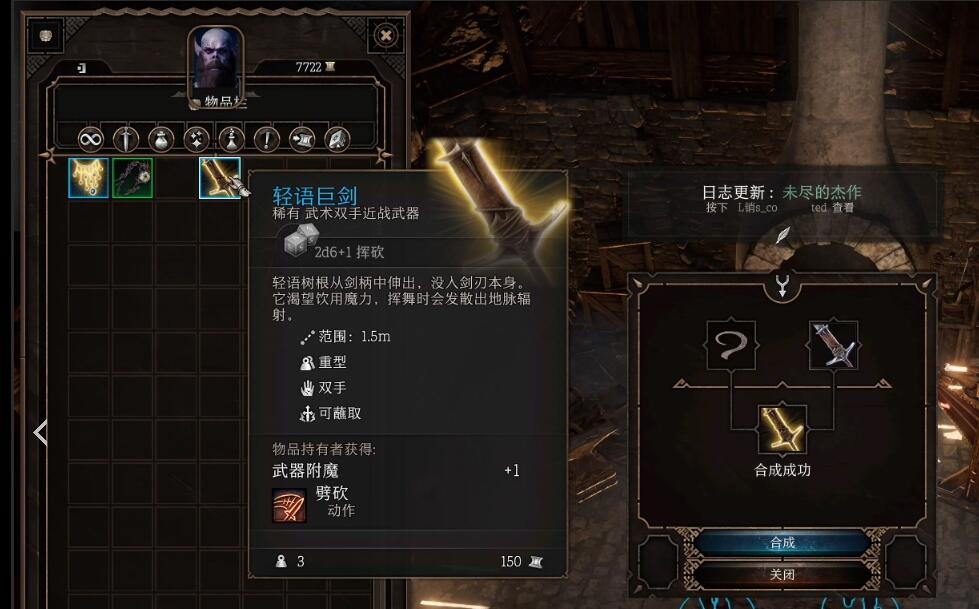Viewport: 979px width, 609px height.
Task: Click the curved rope ingredient slot
Action: click(x=730, y=345)
